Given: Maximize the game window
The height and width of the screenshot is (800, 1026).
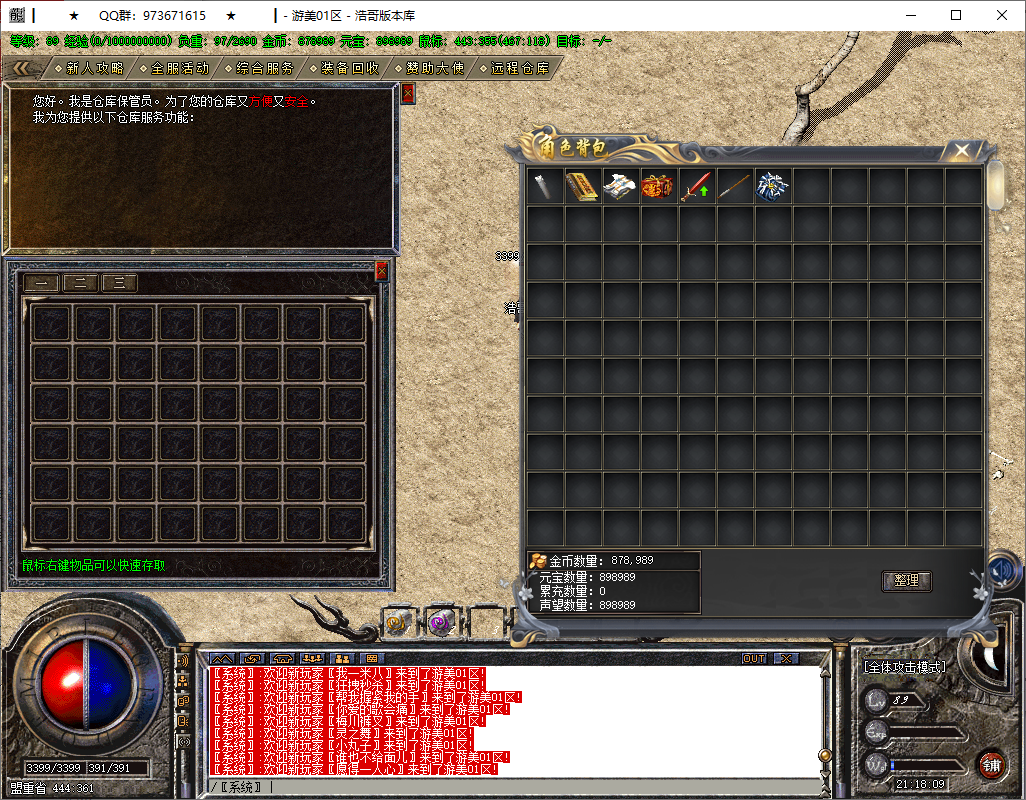Looking at the screenshot, I should [x=956, y=15].
